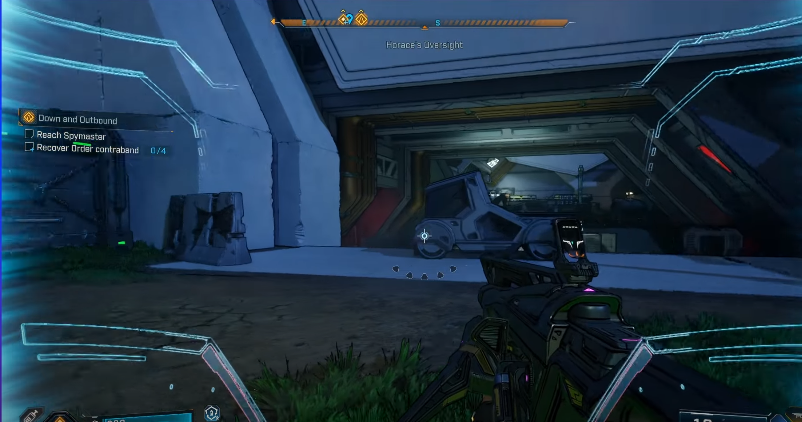The width and height of the screenshot is (802, 422).
Task: Select the orange diamond quest marker on compass
Action: pyautogui.click(x=361, y=18)
